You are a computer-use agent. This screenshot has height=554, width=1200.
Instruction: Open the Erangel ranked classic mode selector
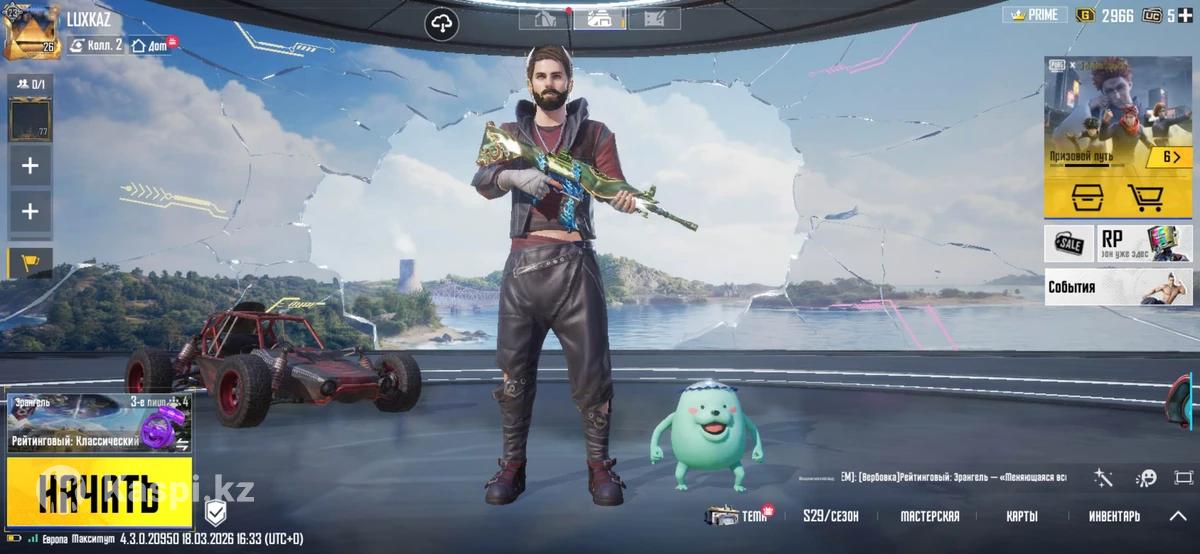(99, 424)
